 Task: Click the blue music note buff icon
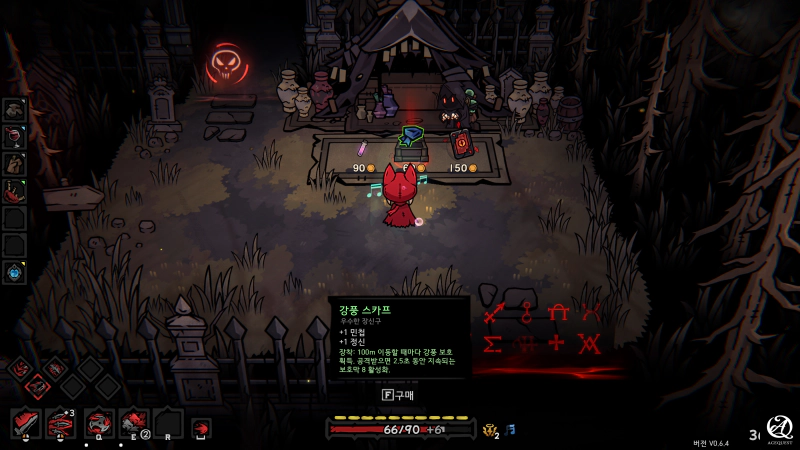pos(510,429)
